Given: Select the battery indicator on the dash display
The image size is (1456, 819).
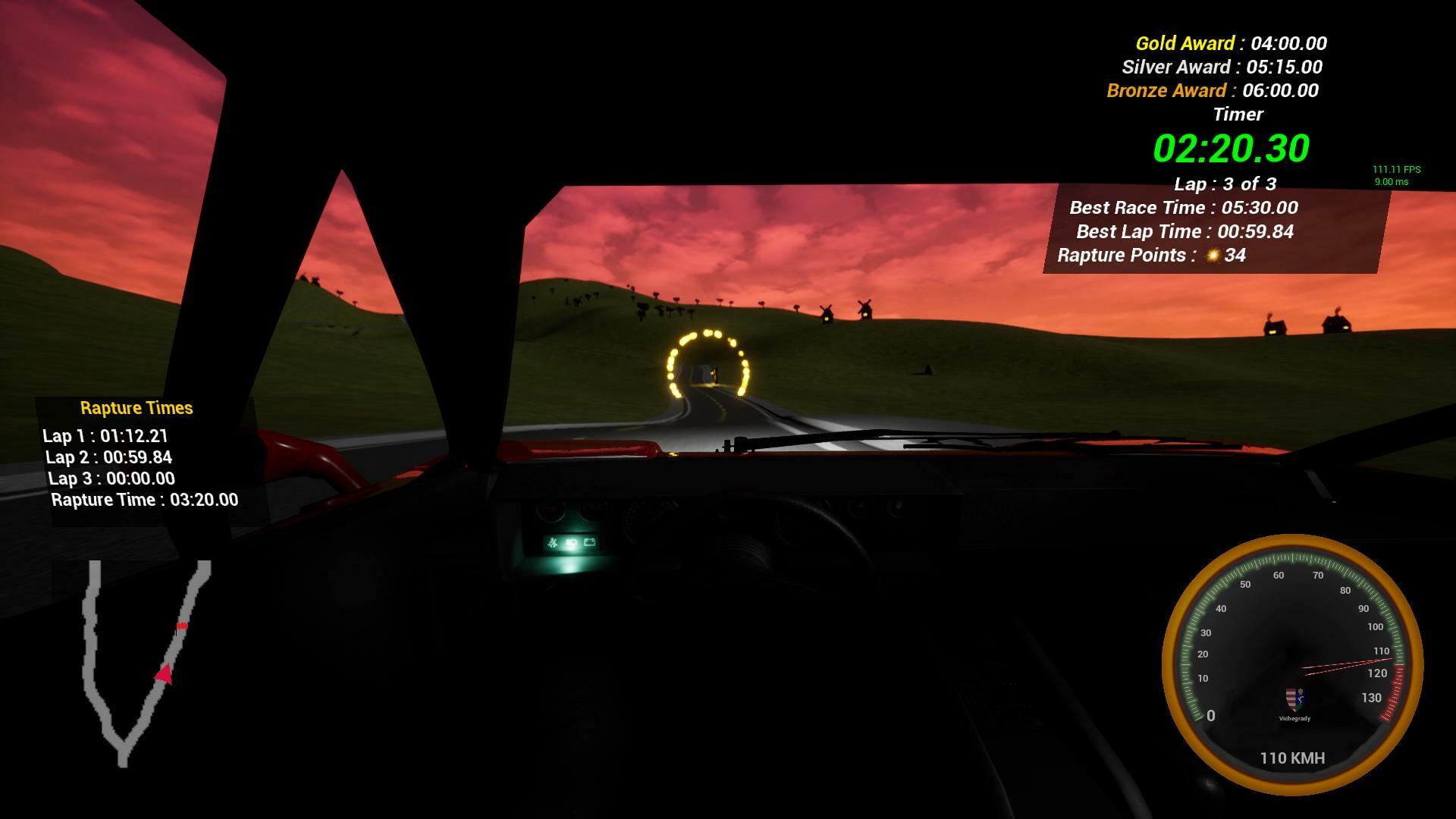Looking at the screenshot, I should coord(590,542).
